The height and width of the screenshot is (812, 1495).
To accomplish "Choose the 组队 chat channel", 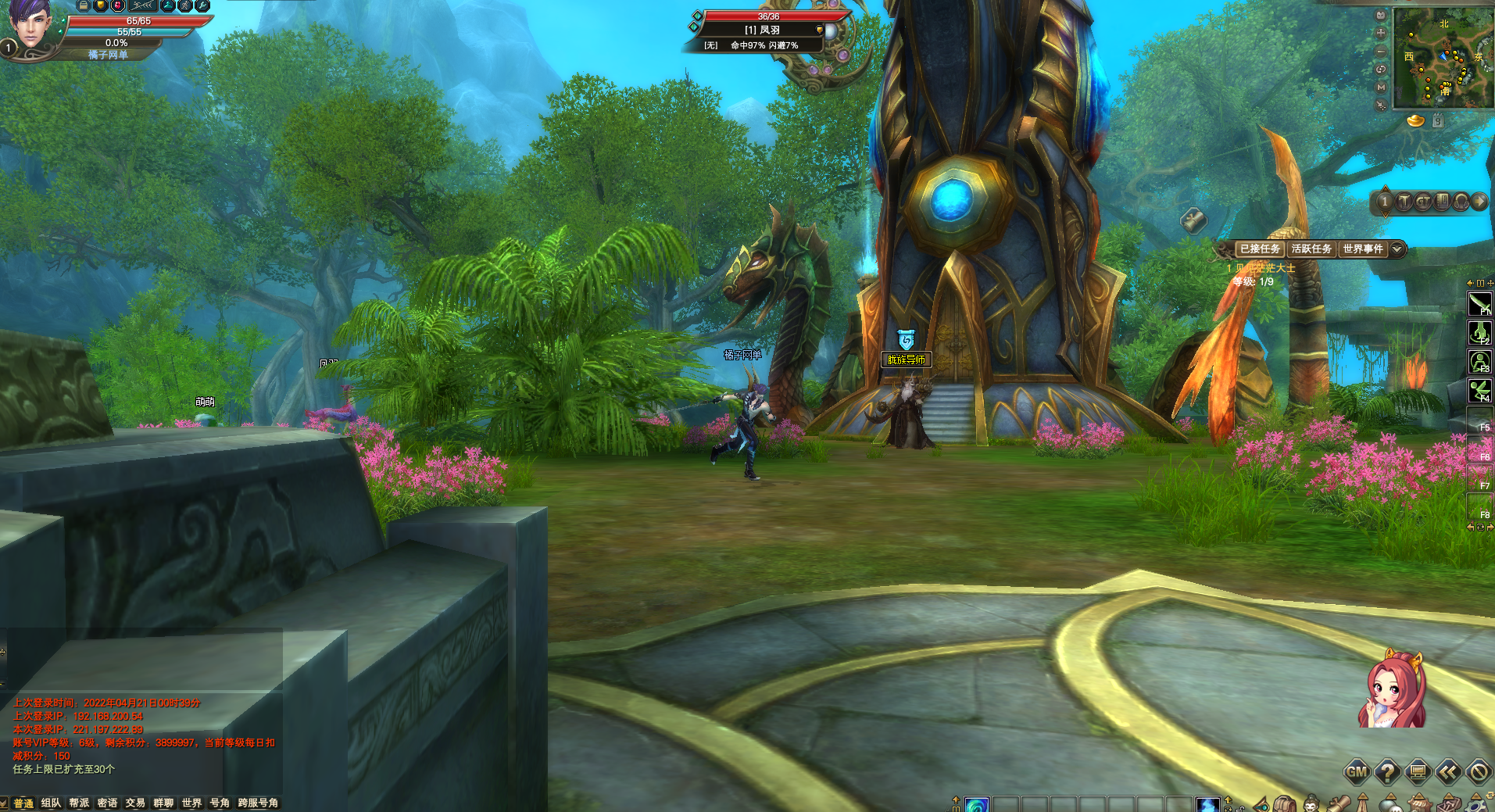I will pyautogui.click(x=51, y=803).
